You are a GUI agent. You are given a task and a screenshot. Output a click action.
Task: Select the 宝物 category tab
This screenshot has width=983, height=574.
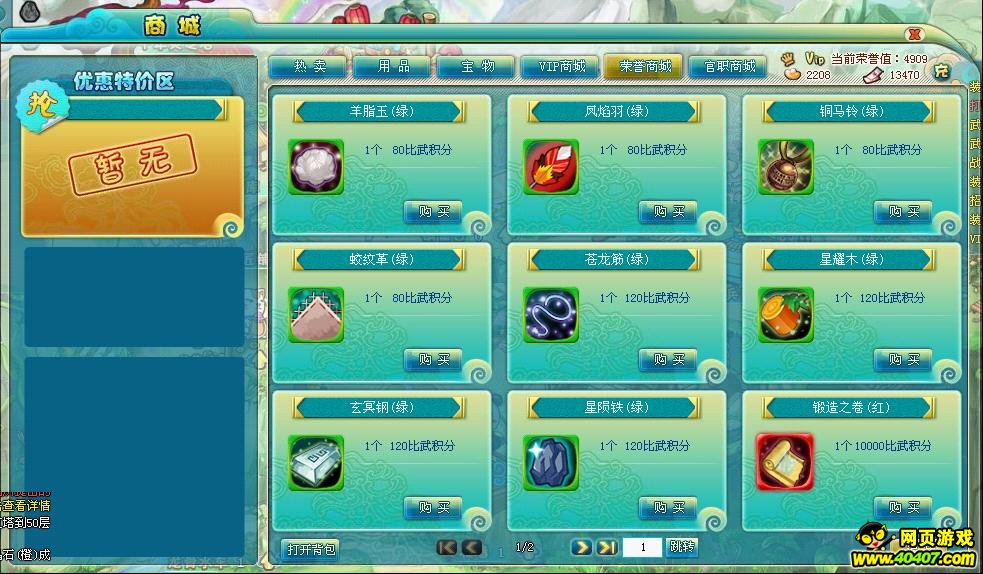pos(476,67)
